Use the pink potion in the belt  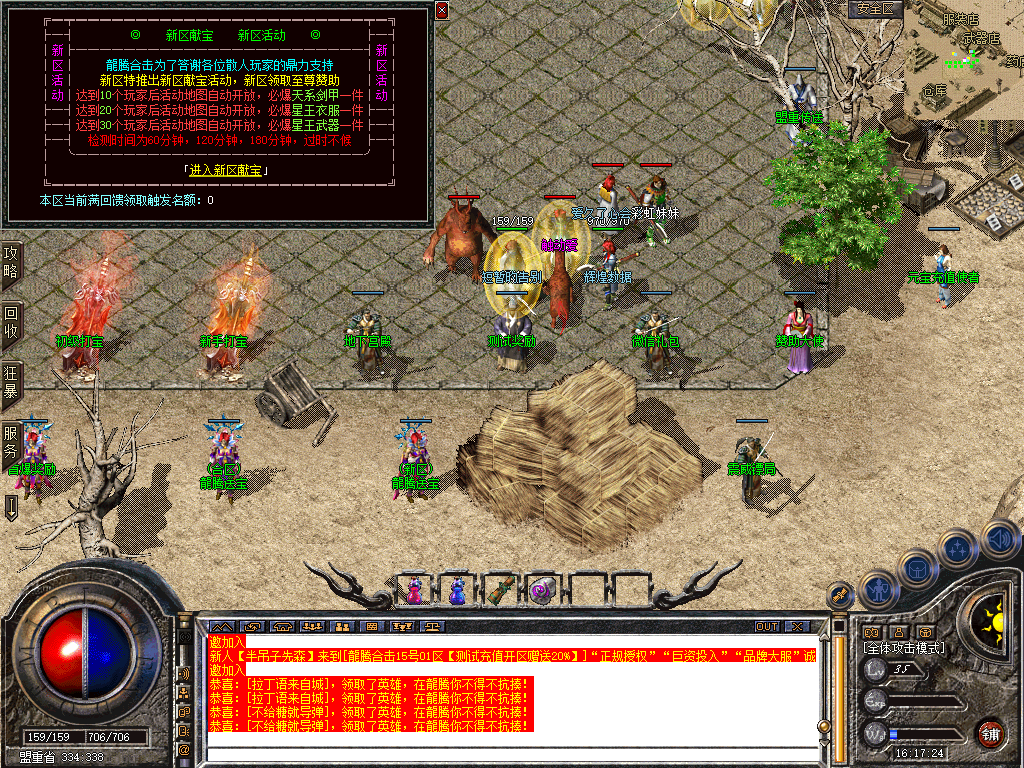tap(414, 590)
